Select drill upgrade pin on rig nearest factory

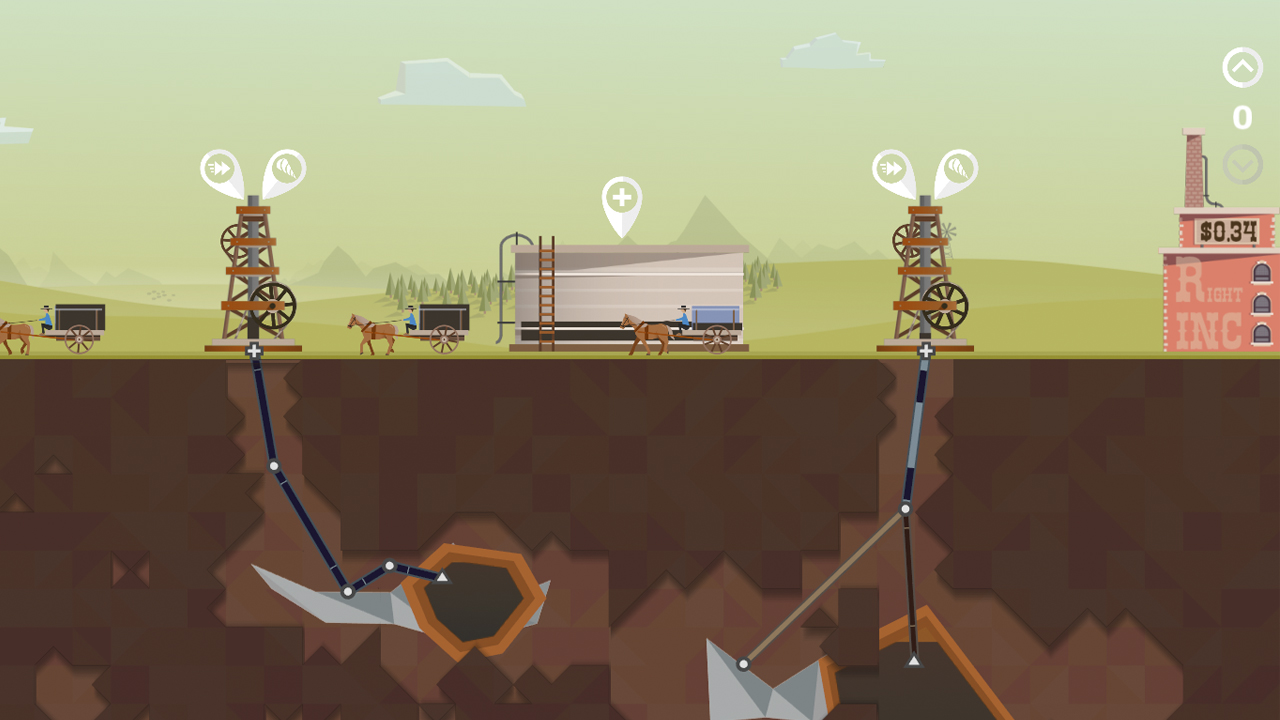pyautogui.click(x=958, y=170)
